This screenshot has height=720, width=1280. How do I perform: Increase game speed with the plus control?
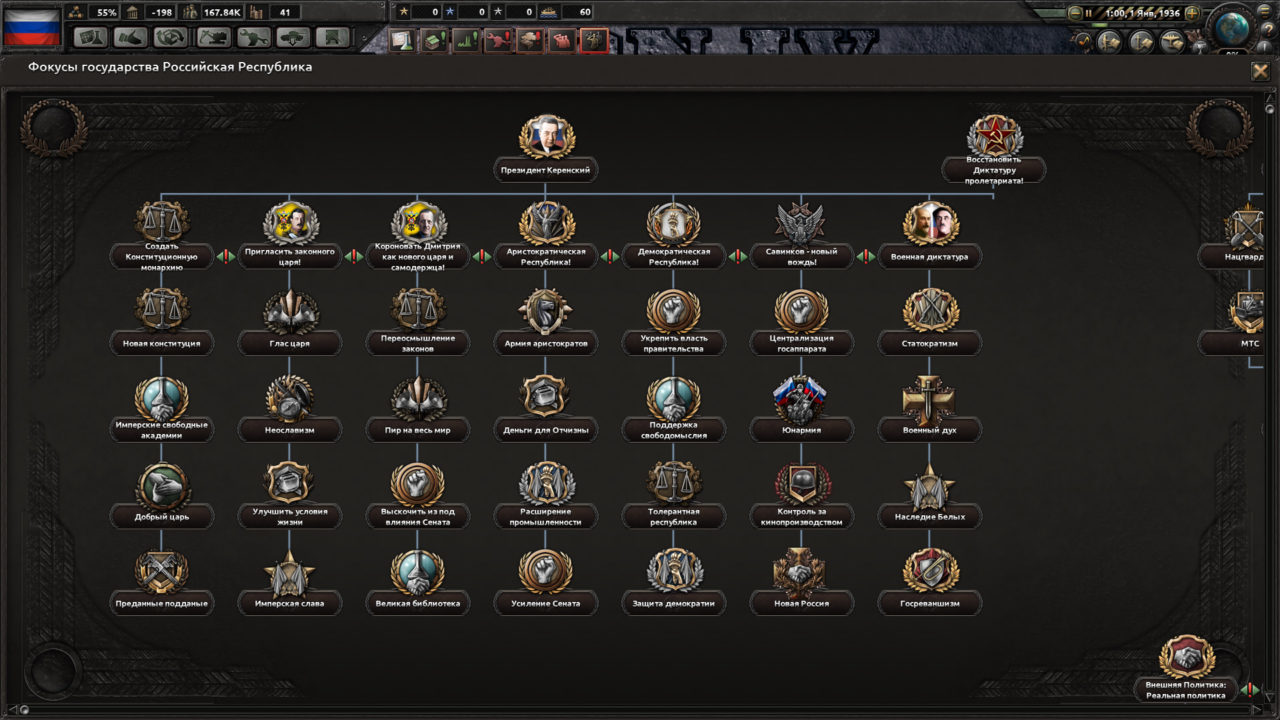pos(1193,12)
